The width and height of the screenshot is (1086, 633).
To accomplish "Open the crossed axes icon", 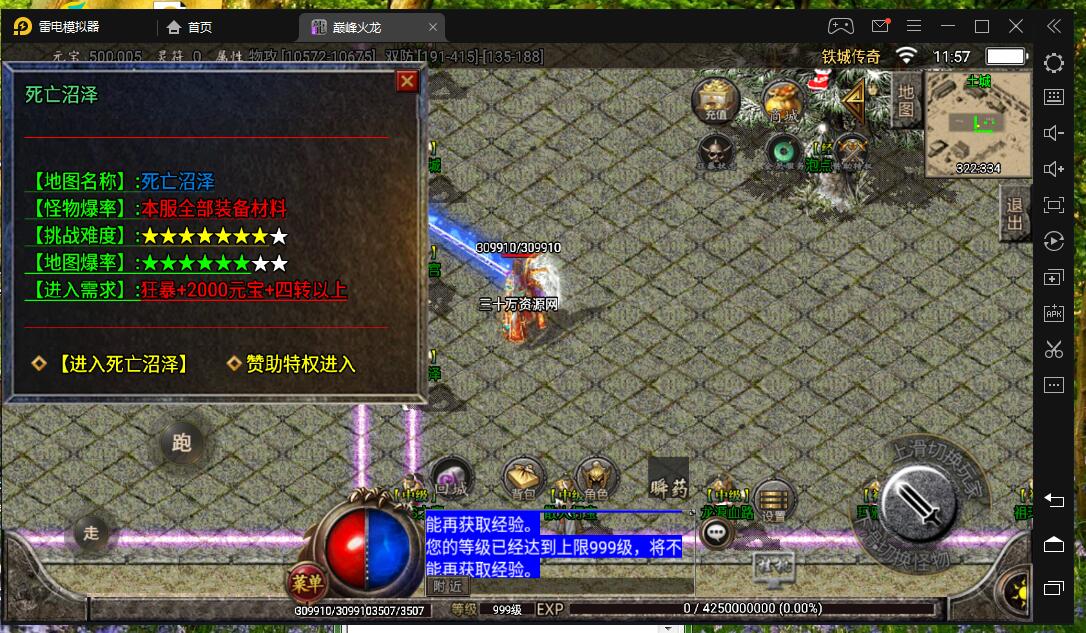I will pyautogui.click(x=851, y=150).
